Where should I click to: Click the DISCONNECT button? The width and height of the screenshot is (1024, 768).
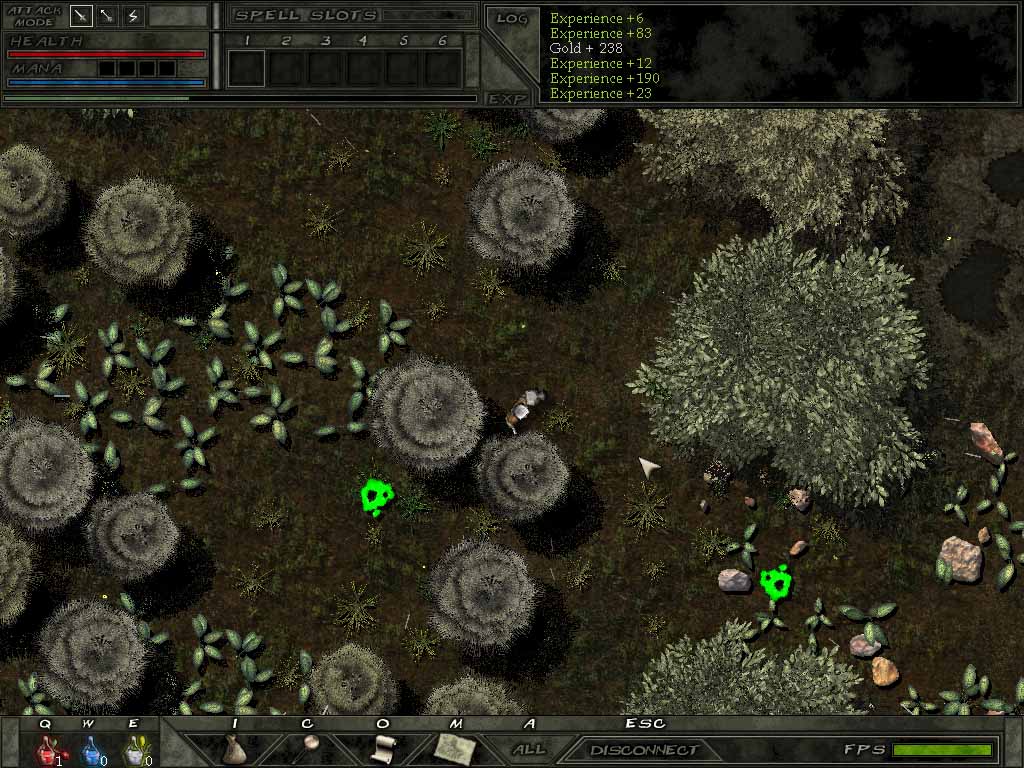coord(644,750)
